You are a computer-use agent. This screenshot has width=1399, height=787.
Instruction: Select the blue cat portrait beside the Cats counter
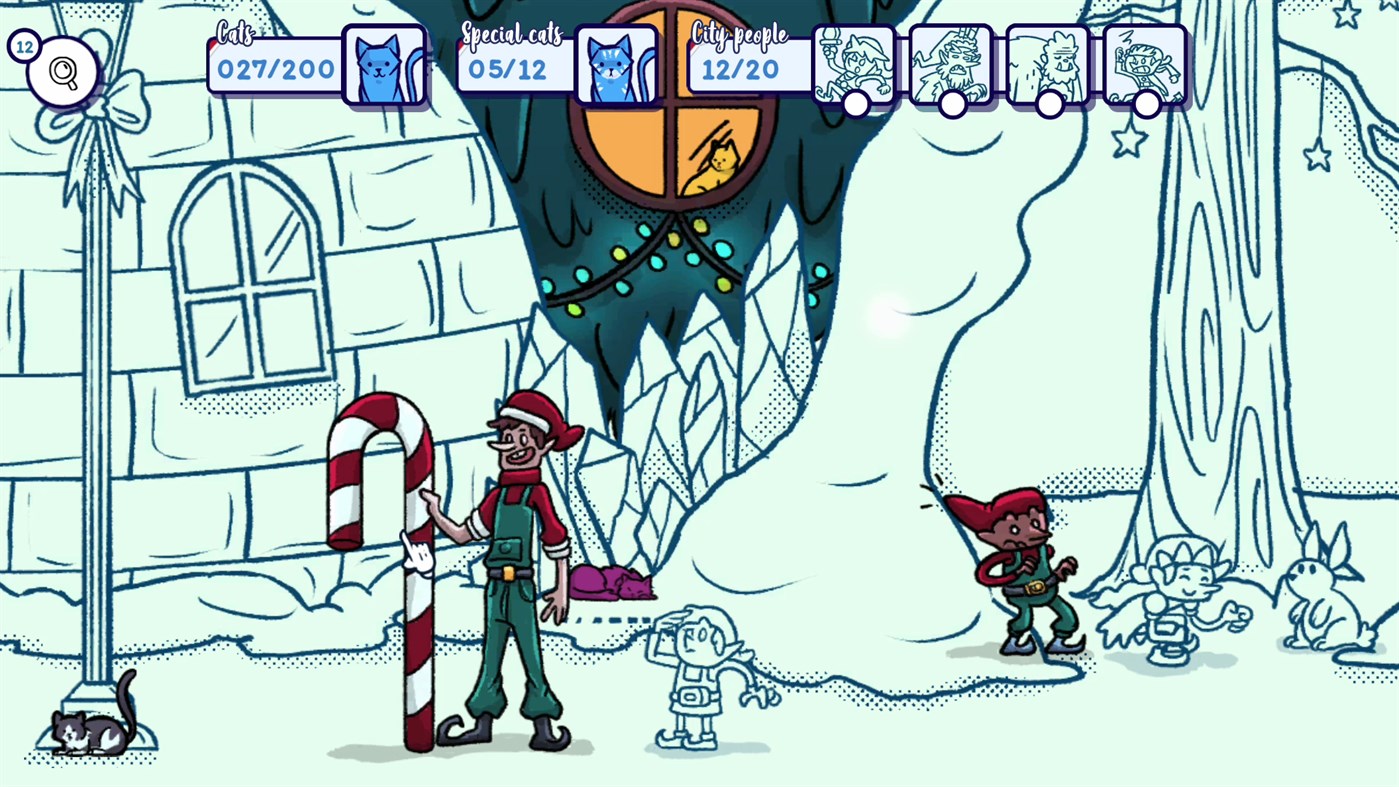383,63
